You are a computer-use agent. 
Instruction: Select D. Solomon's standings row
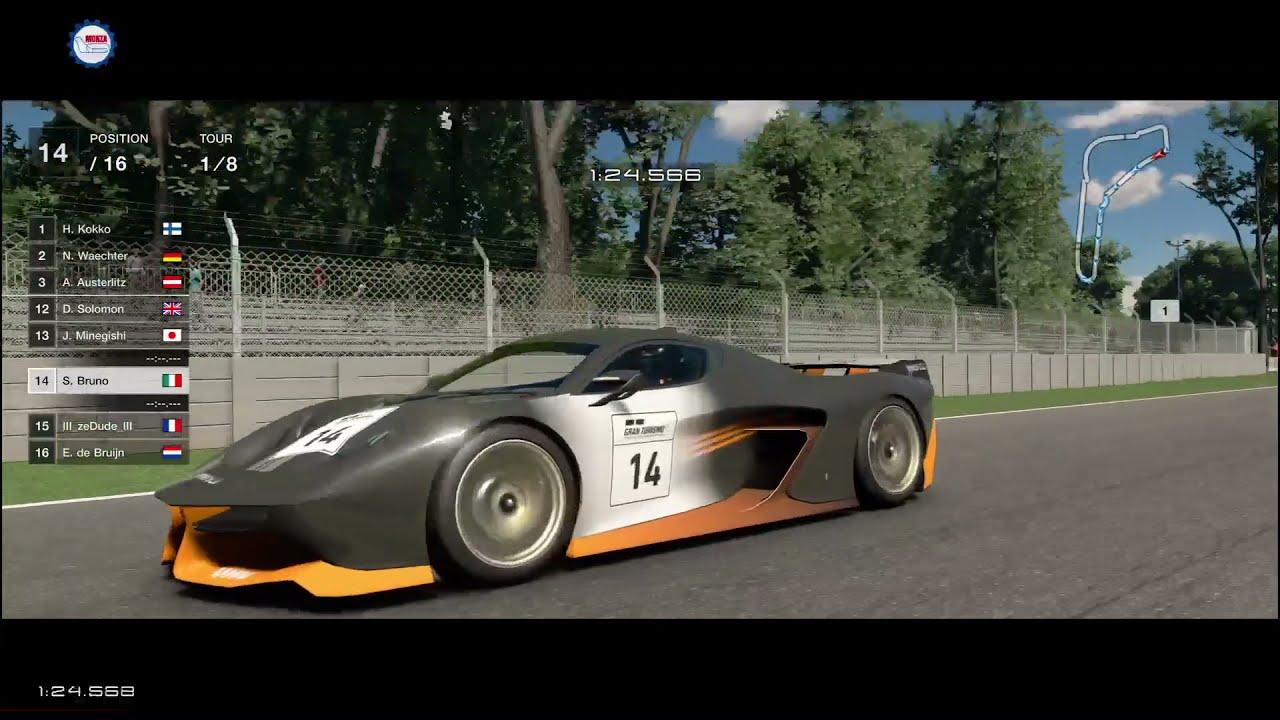[x=108, y=309]
